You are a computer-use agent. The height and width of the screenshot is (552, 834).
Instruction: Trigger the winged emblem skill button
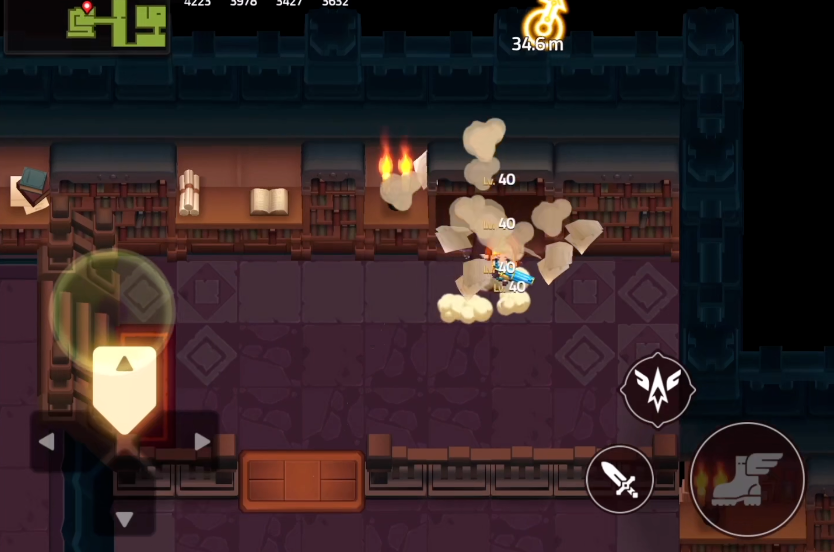click(x=658, y=390)
